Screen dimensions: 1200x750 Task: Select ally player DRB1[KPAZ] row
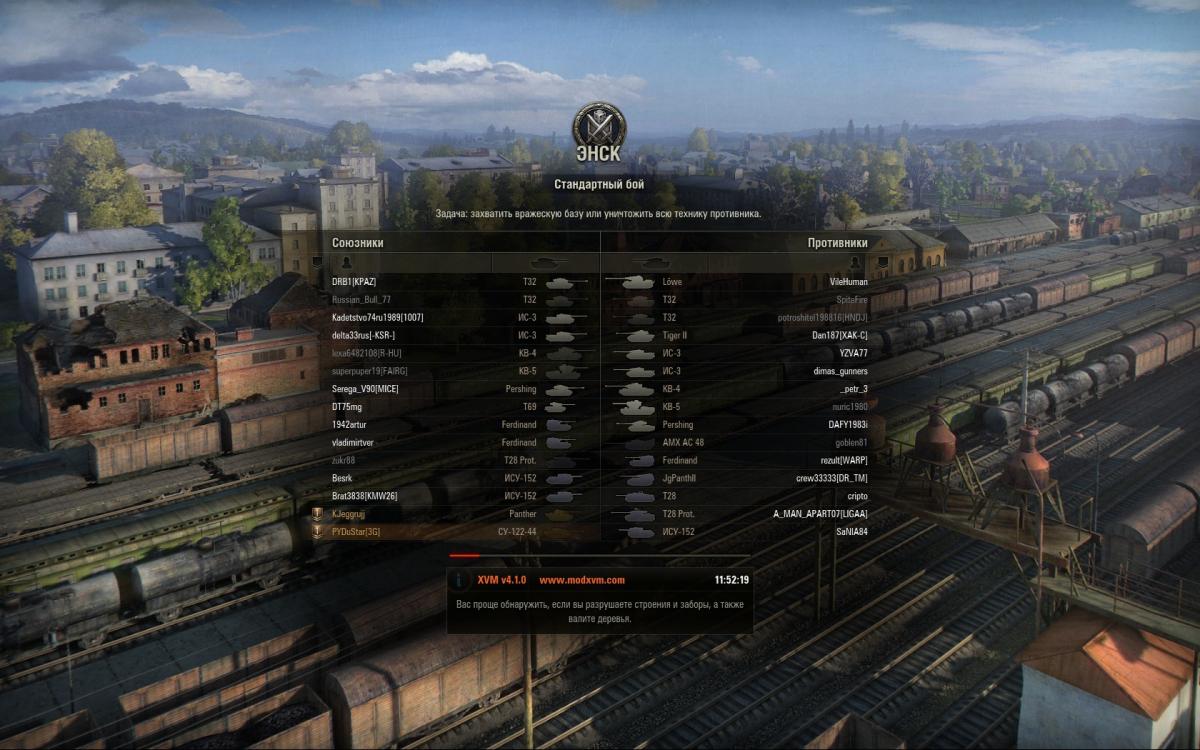tap(354, 282)
